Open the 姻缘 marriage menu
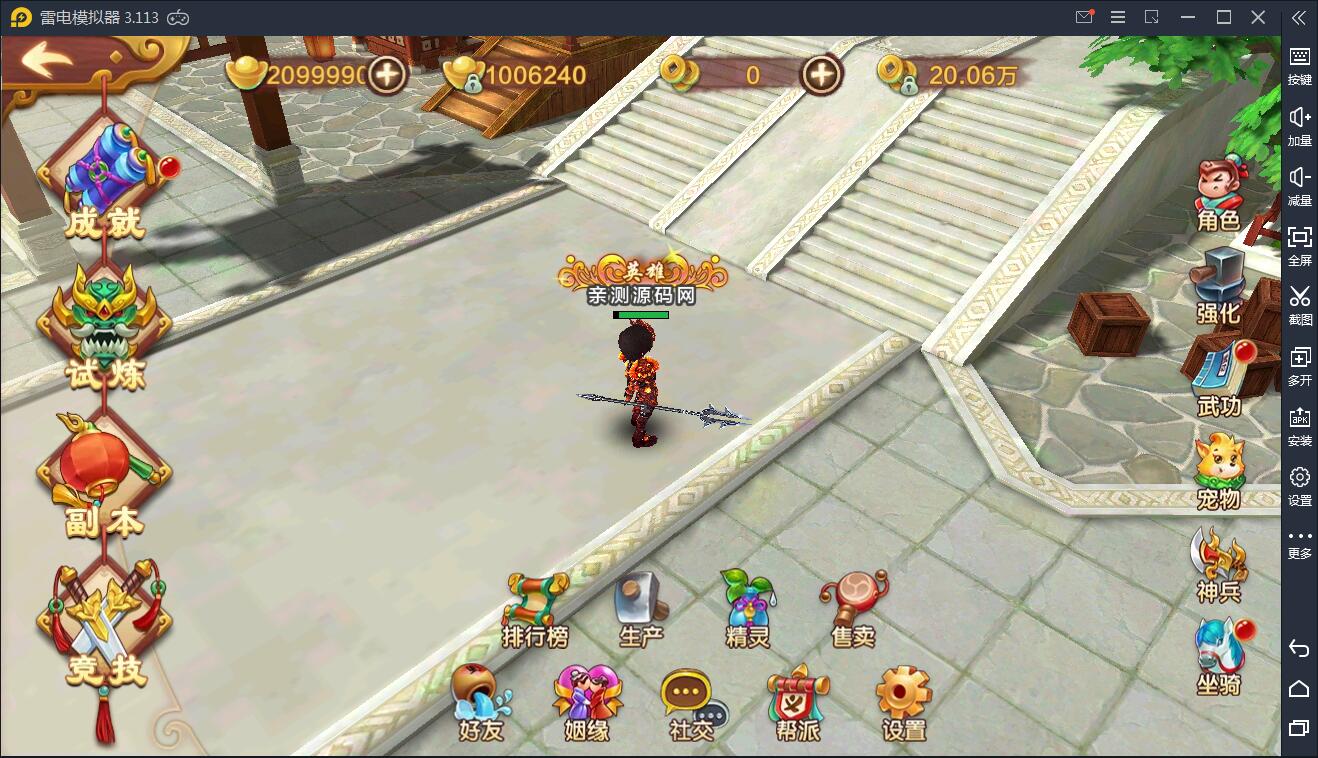Viewport: 1318px width, 758px height. [x=586, y=703]
